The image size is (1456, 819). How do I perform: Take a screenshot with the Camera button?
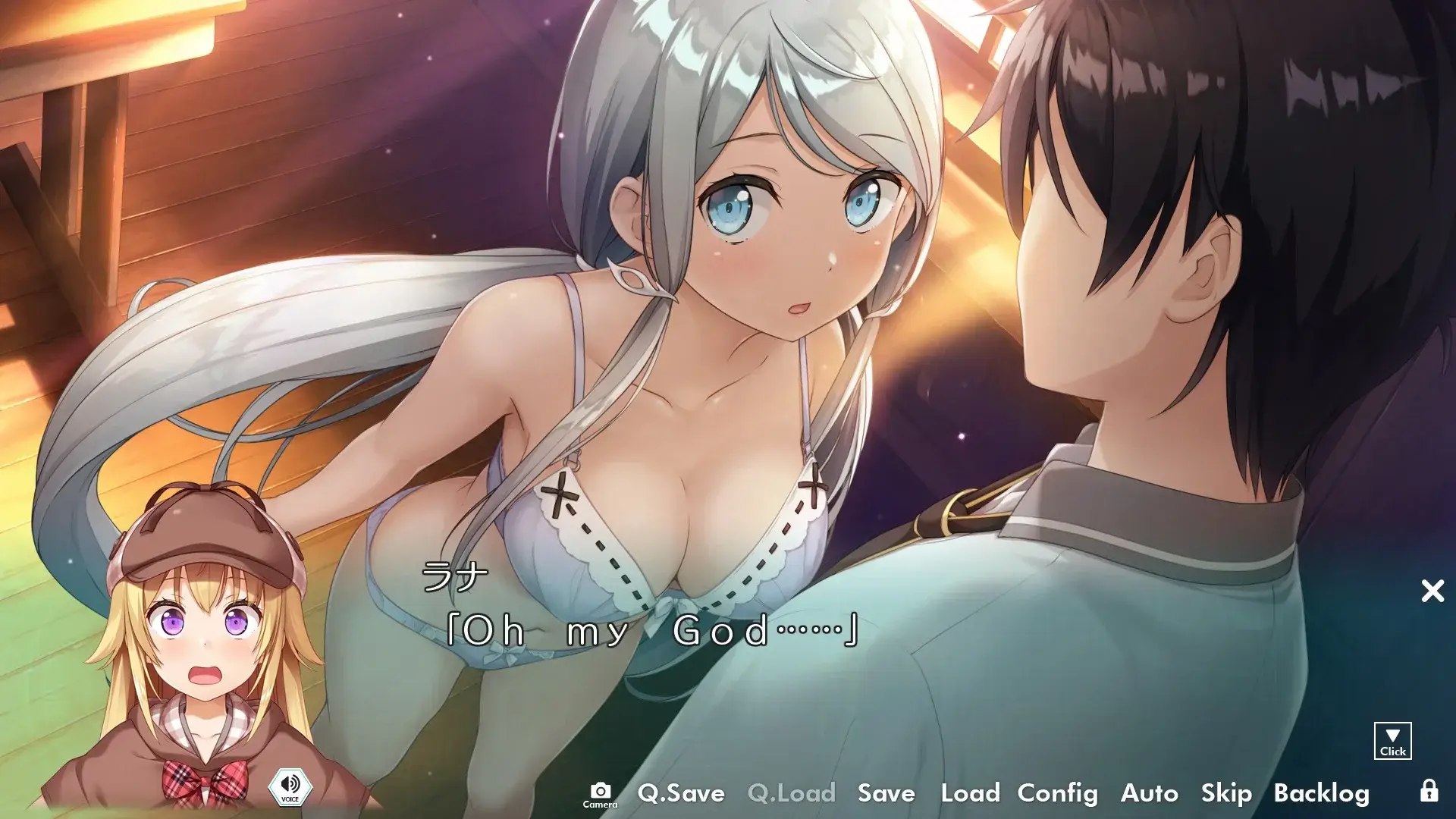point(600,794)
